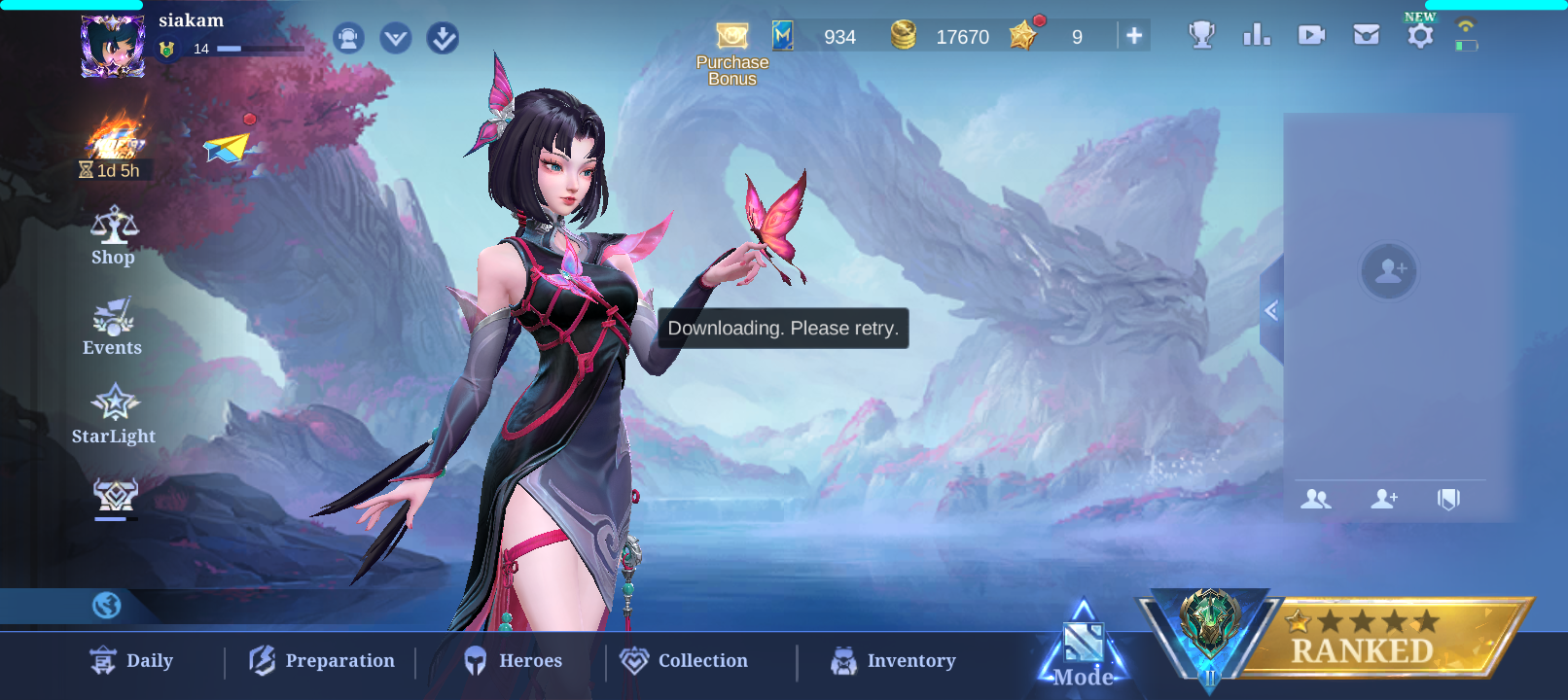This screenshot has height=700, width=1568.
Task: Click the add friend silhouette in the friends panel
Action: pyautogui.click(x=1389, y=271)
